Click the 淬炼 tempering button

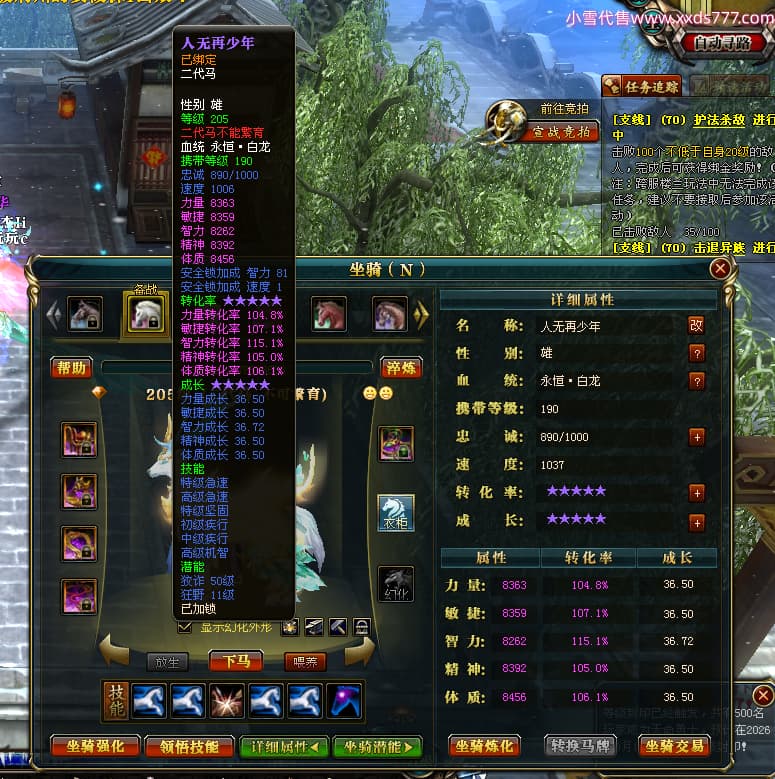point(401,368)
